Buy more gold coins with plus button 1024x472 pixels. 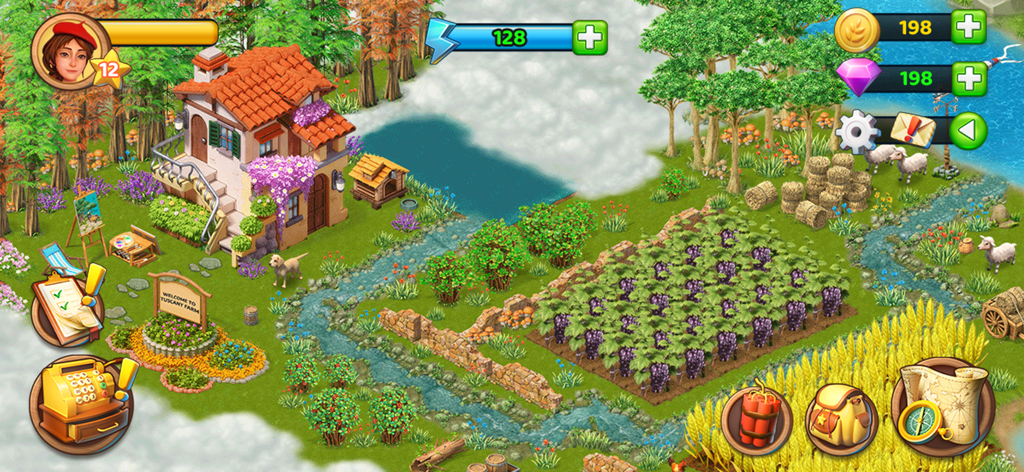tap(968, 27)
